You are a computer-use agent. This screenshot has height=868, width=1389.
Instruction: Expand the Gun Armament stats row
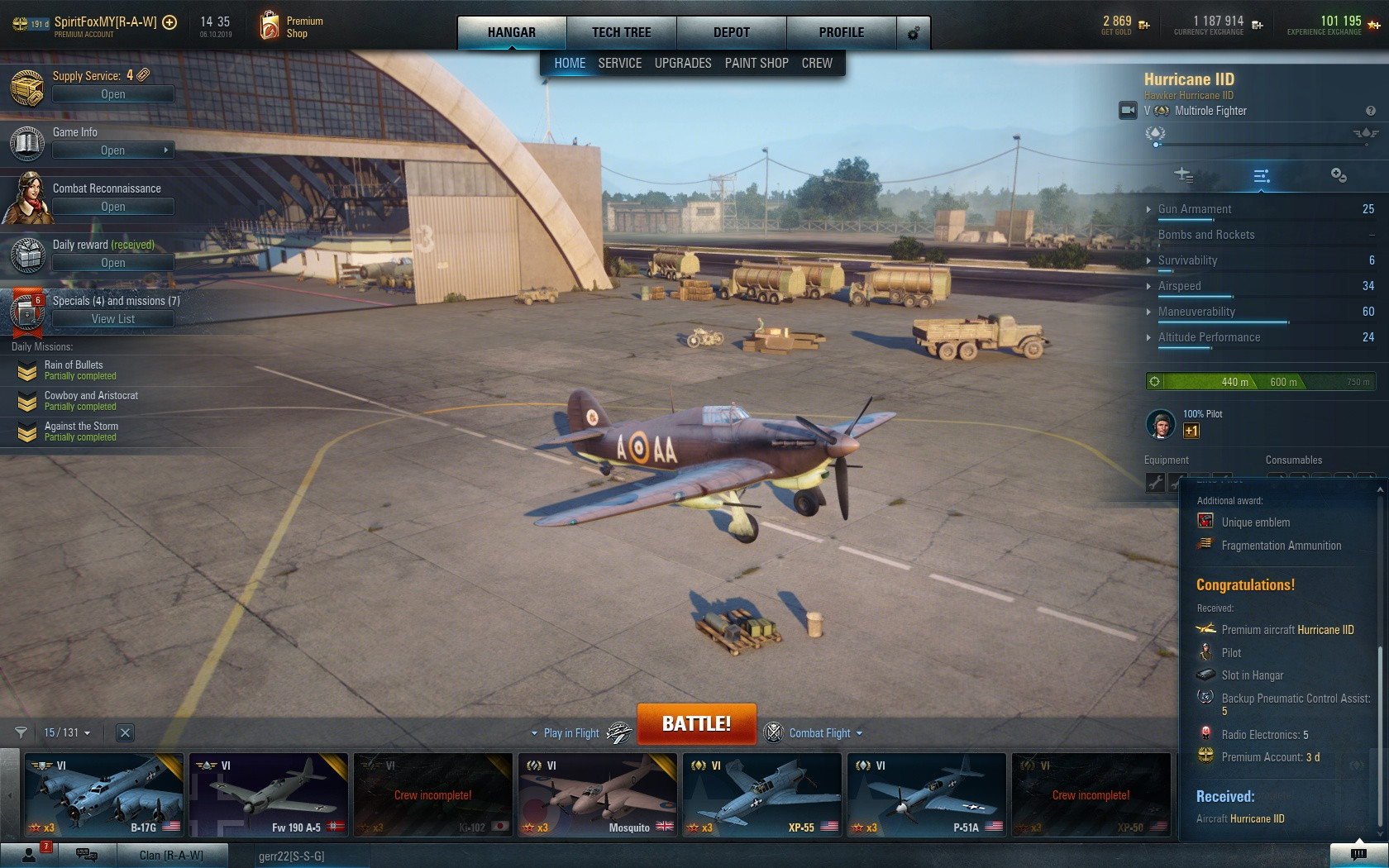click(1194, 209)
